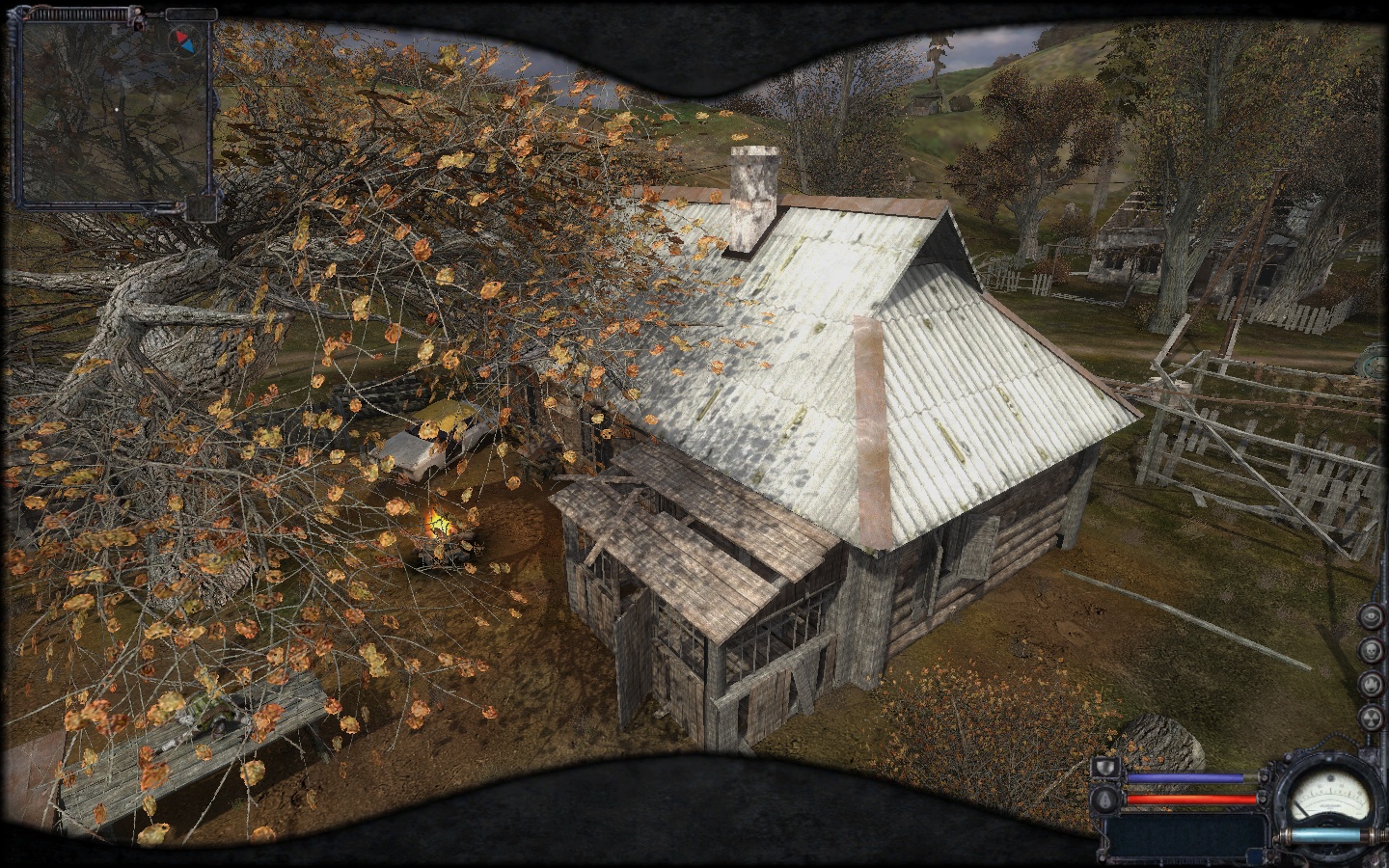Screen dimensions: 1389x868
Task: Click the round icon beside the red bar
Action: (x=1105, y=800)
